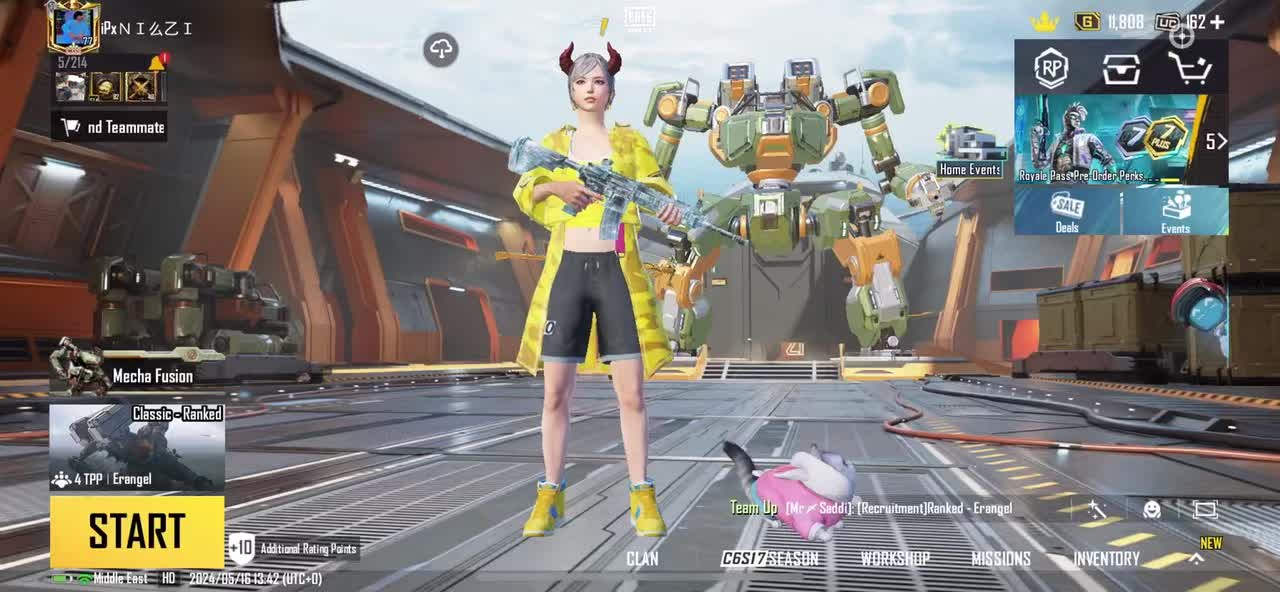Screen dimensions: 1280x592
Task: Click the cloud download icon
Action: tap(441, 49)
